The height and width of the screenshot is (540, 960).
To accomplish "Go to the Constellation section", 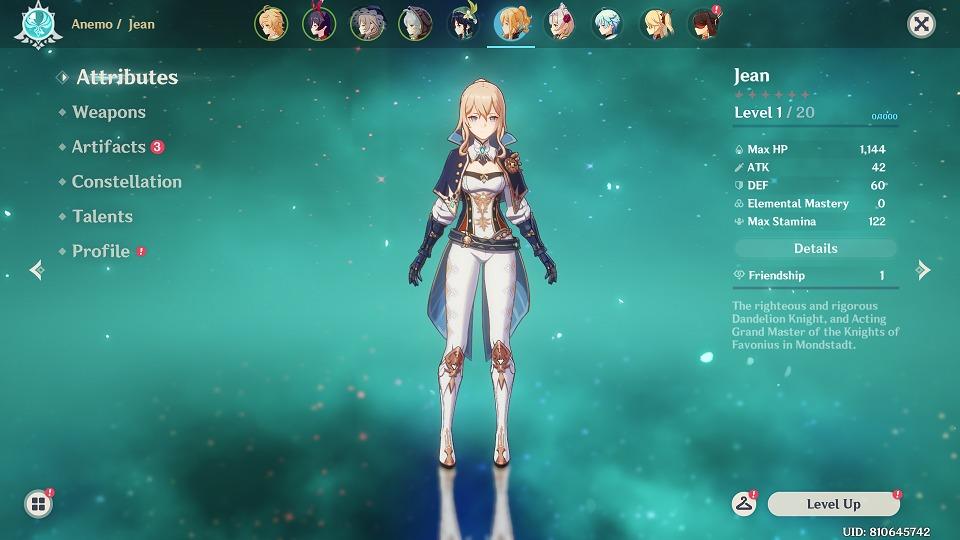I will point(126,182).
